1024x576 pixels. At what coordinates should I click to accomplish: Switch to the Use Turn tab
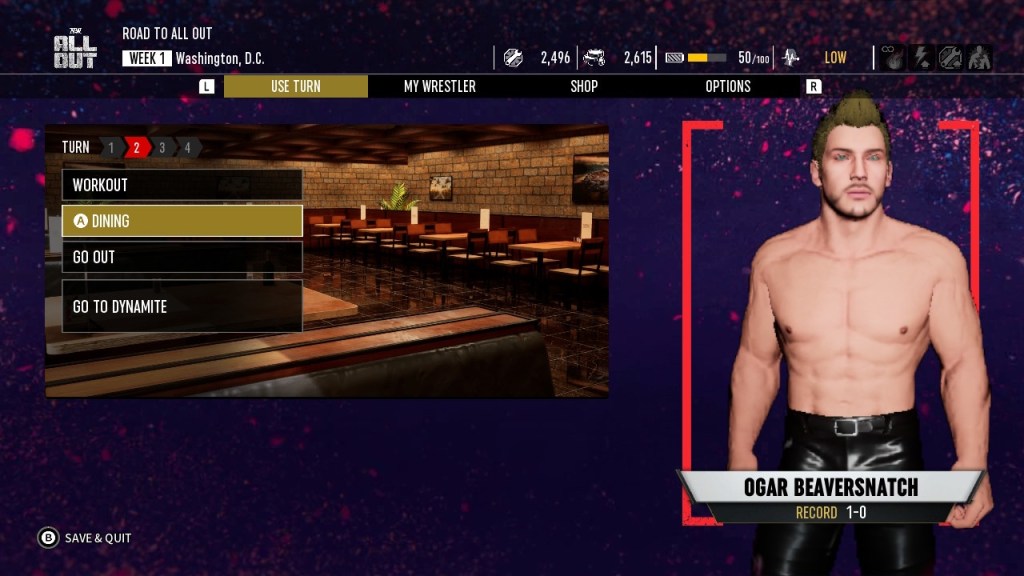[x=295, y=86]
